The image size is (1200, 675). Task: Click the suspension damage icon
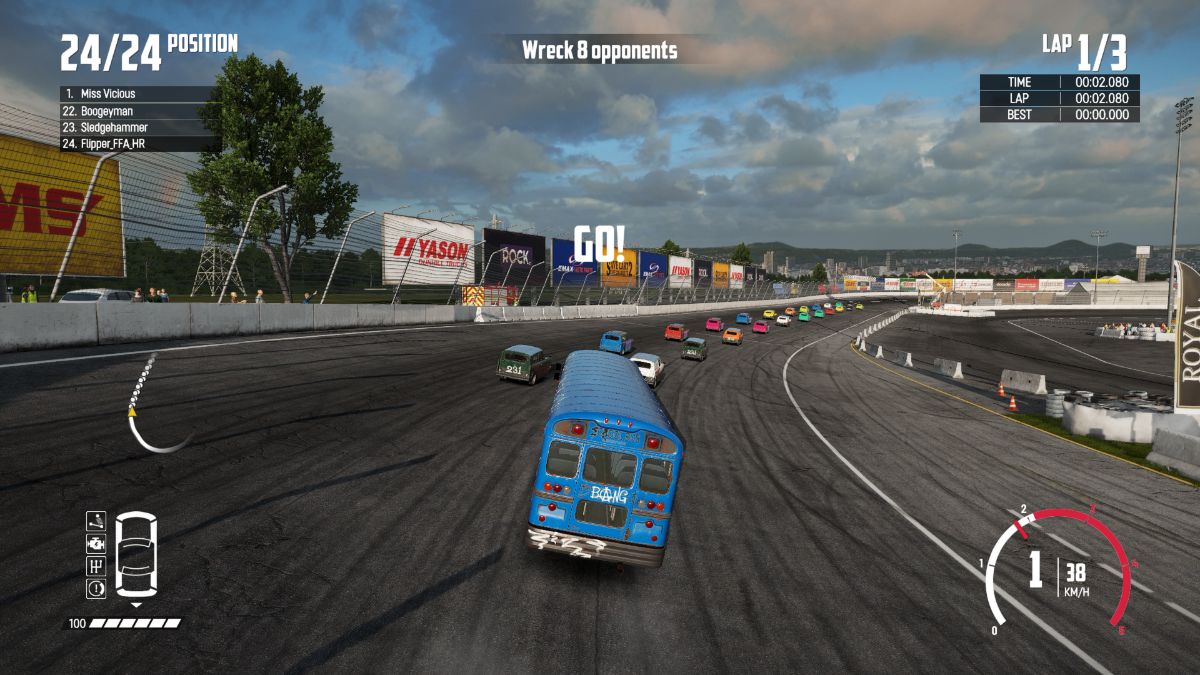tap(96, 519)
